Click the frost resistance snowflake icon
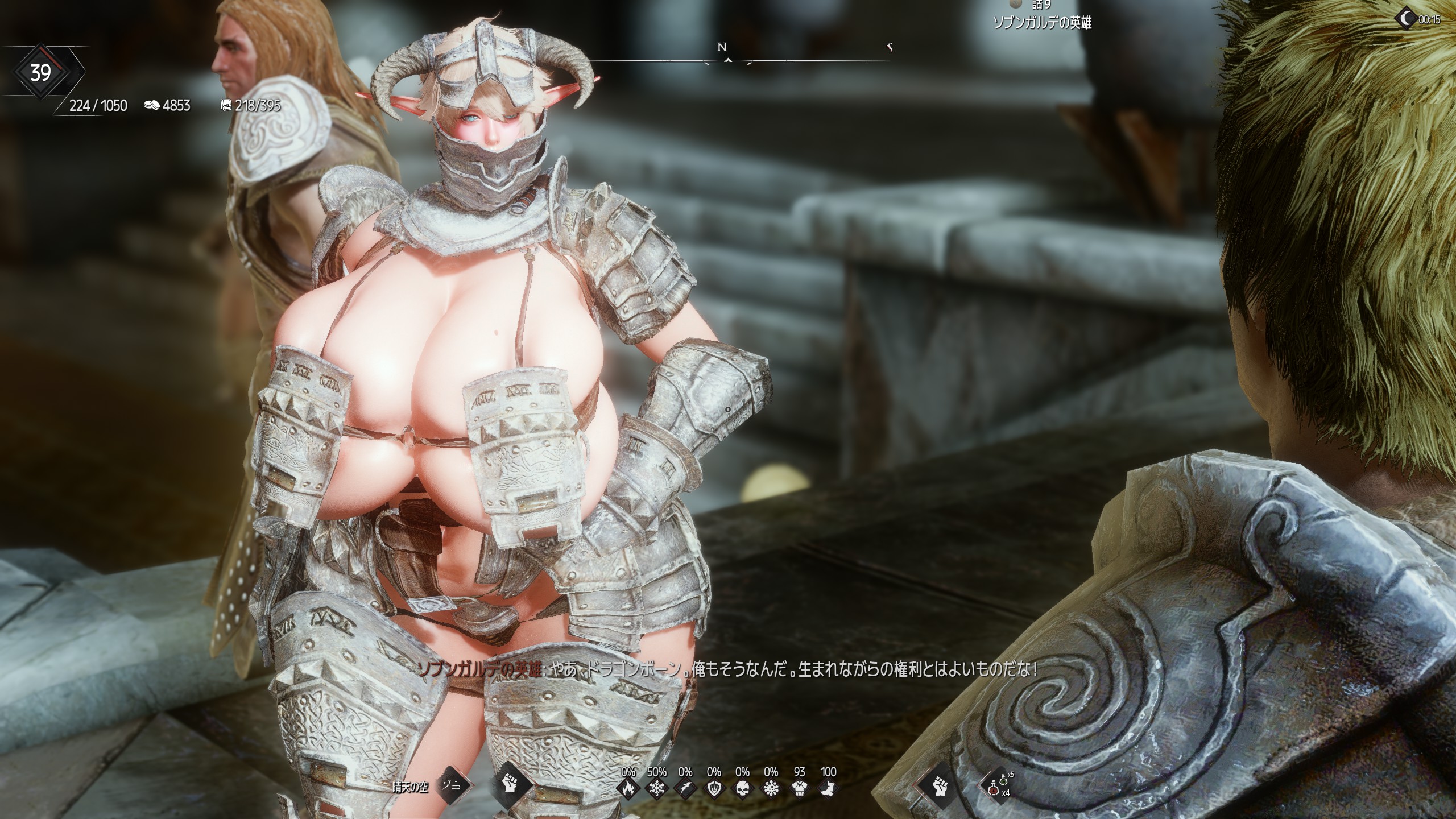The image size is (1456, 819). point(657,789)
